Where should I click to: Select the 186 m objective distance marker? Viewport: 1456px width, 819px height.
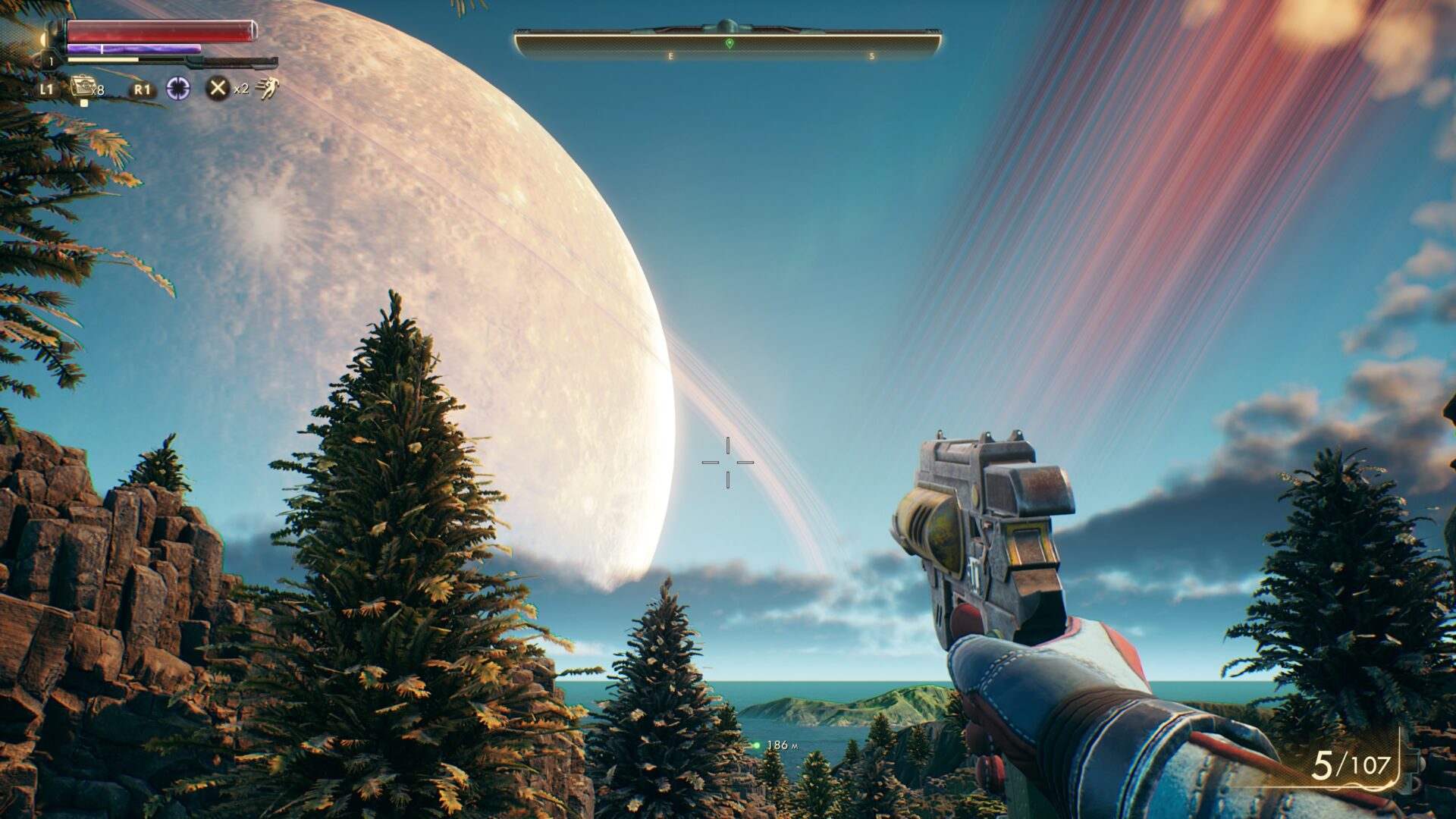pos(775,745)
